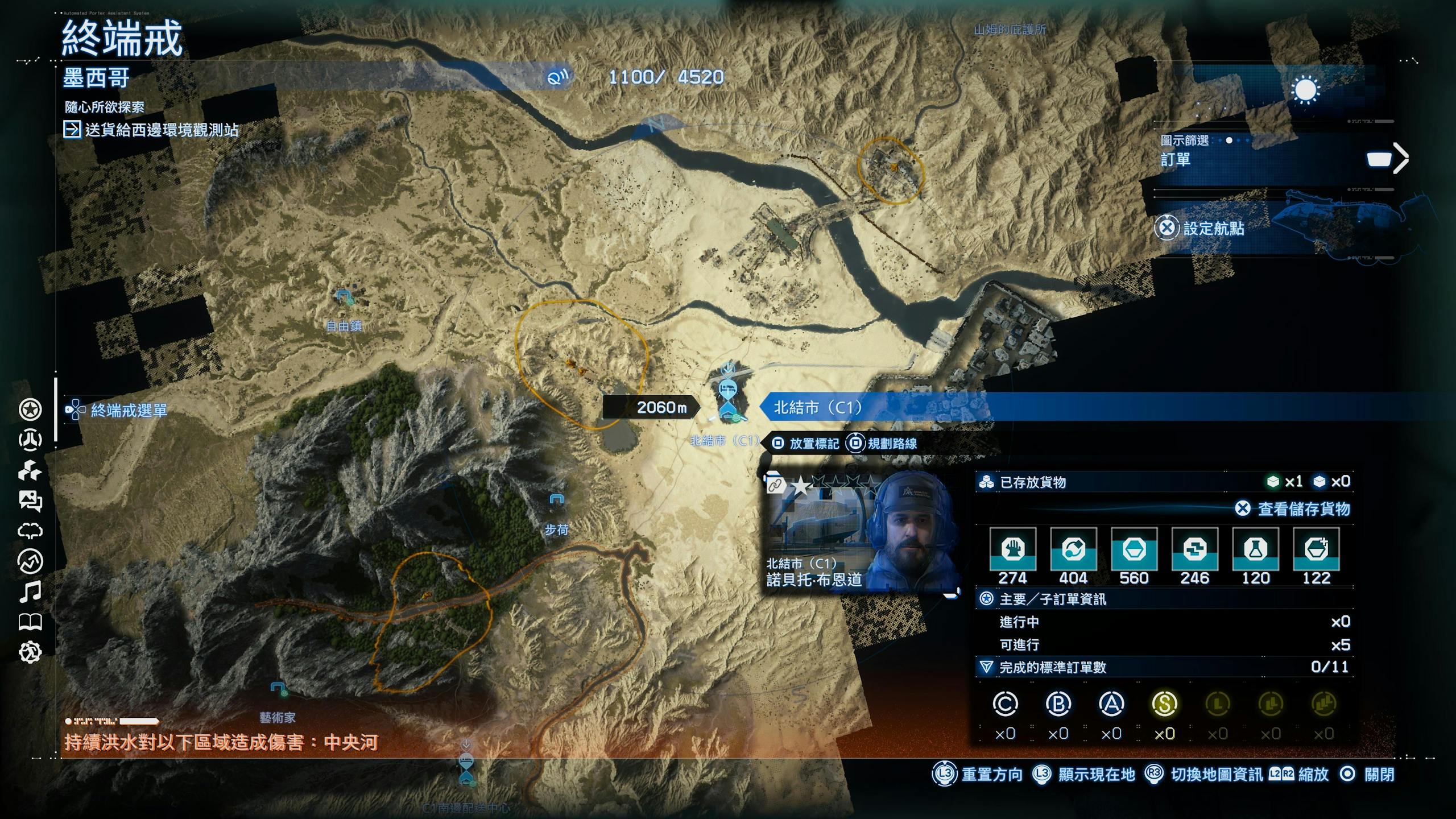Image resolution: width=1456 pixels, height=819 pixels.
Task: Select the cargo cubes icon in sidebar
Action: click(30, 471)
